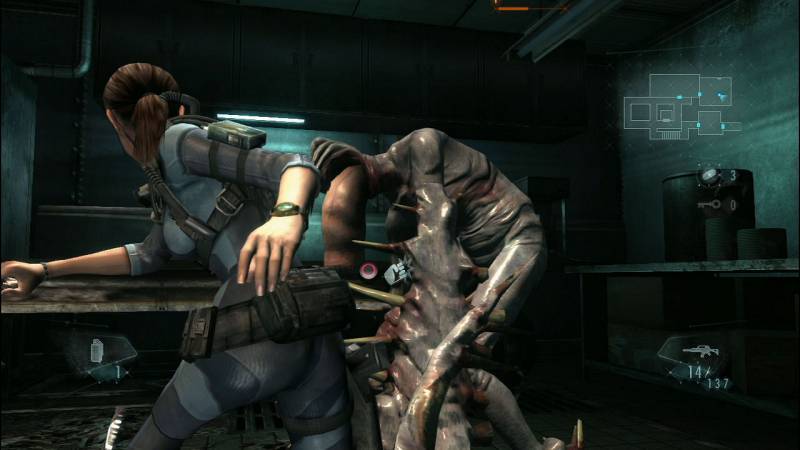Select the assault rifle weapon icon
The height and width of the screenshot is (450, 800).
695,352
